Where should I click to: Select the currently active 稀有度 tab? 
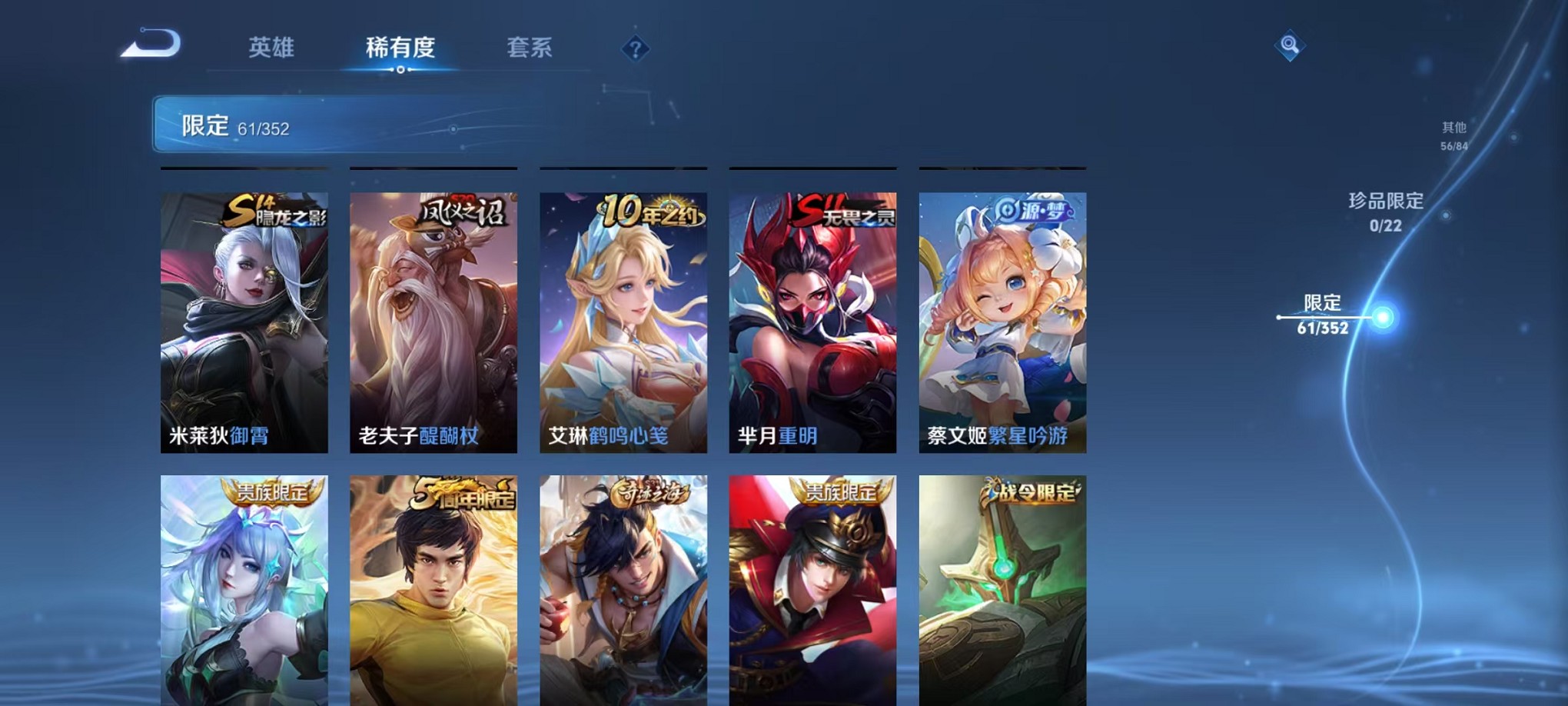(400, 48)
